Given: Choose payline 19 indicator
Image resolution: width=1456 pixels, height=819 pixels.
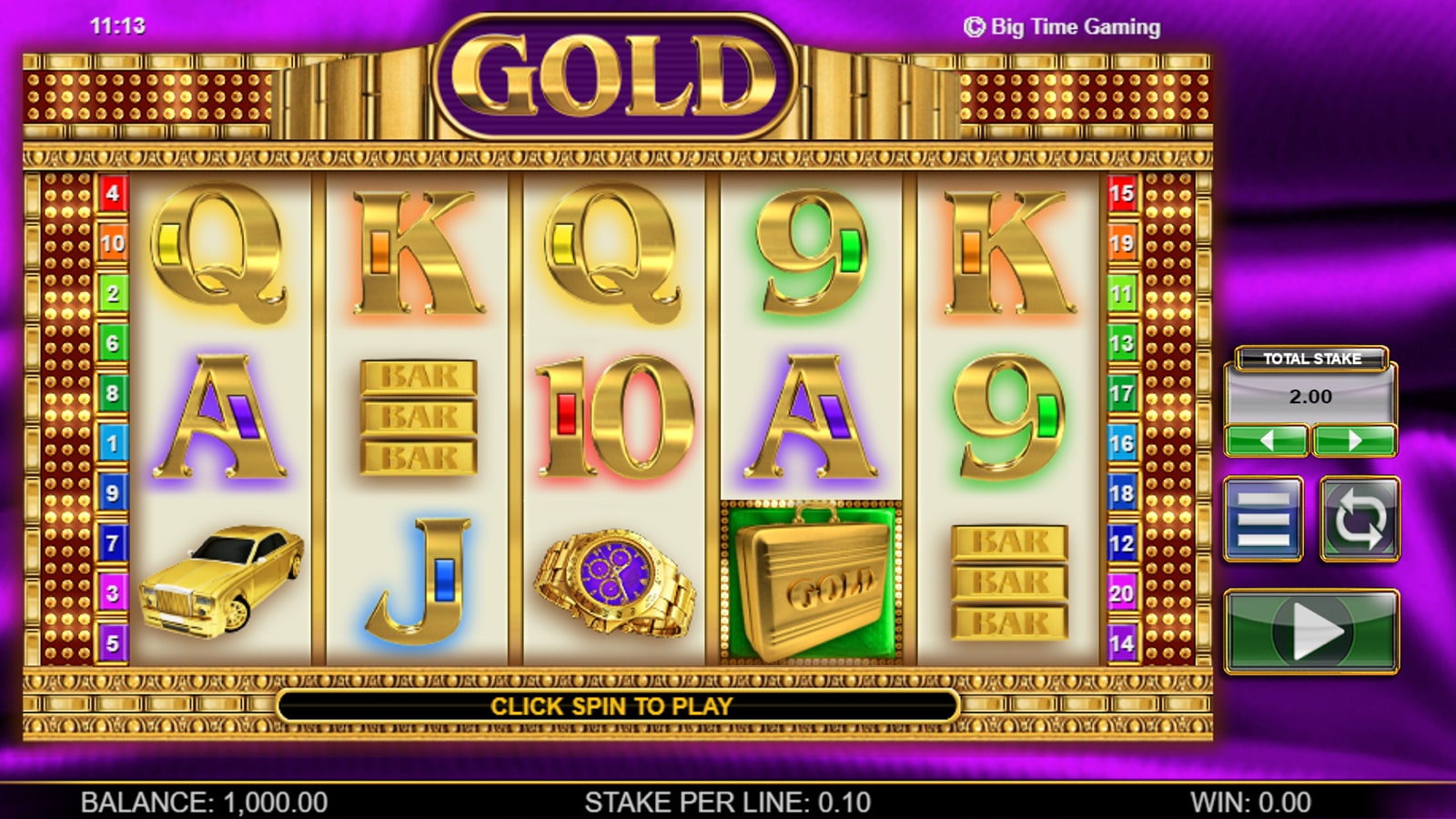Looking at the screenshot, I should (x=1121, y=243).
